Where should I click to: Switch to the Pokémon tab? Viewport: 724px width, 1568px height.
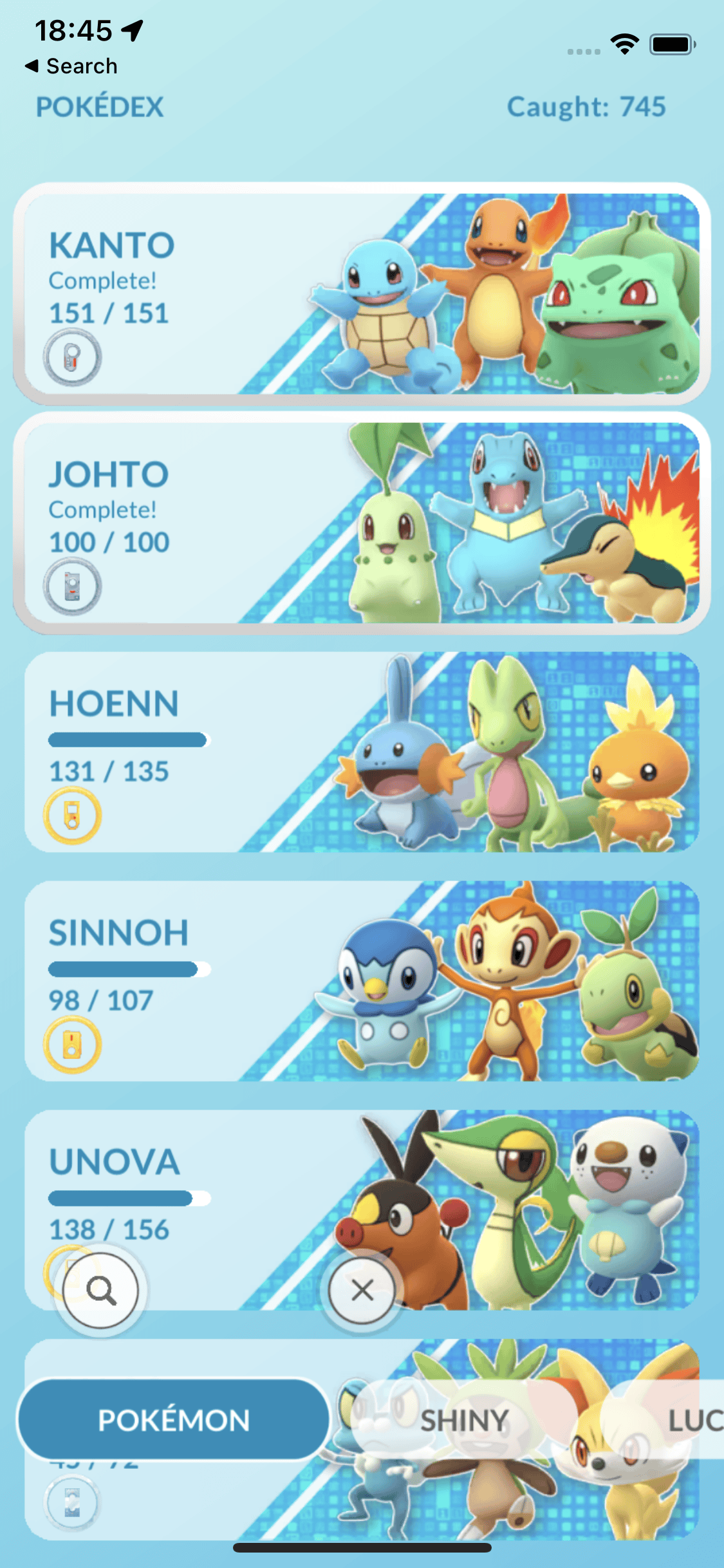[x=174, y=1420]
